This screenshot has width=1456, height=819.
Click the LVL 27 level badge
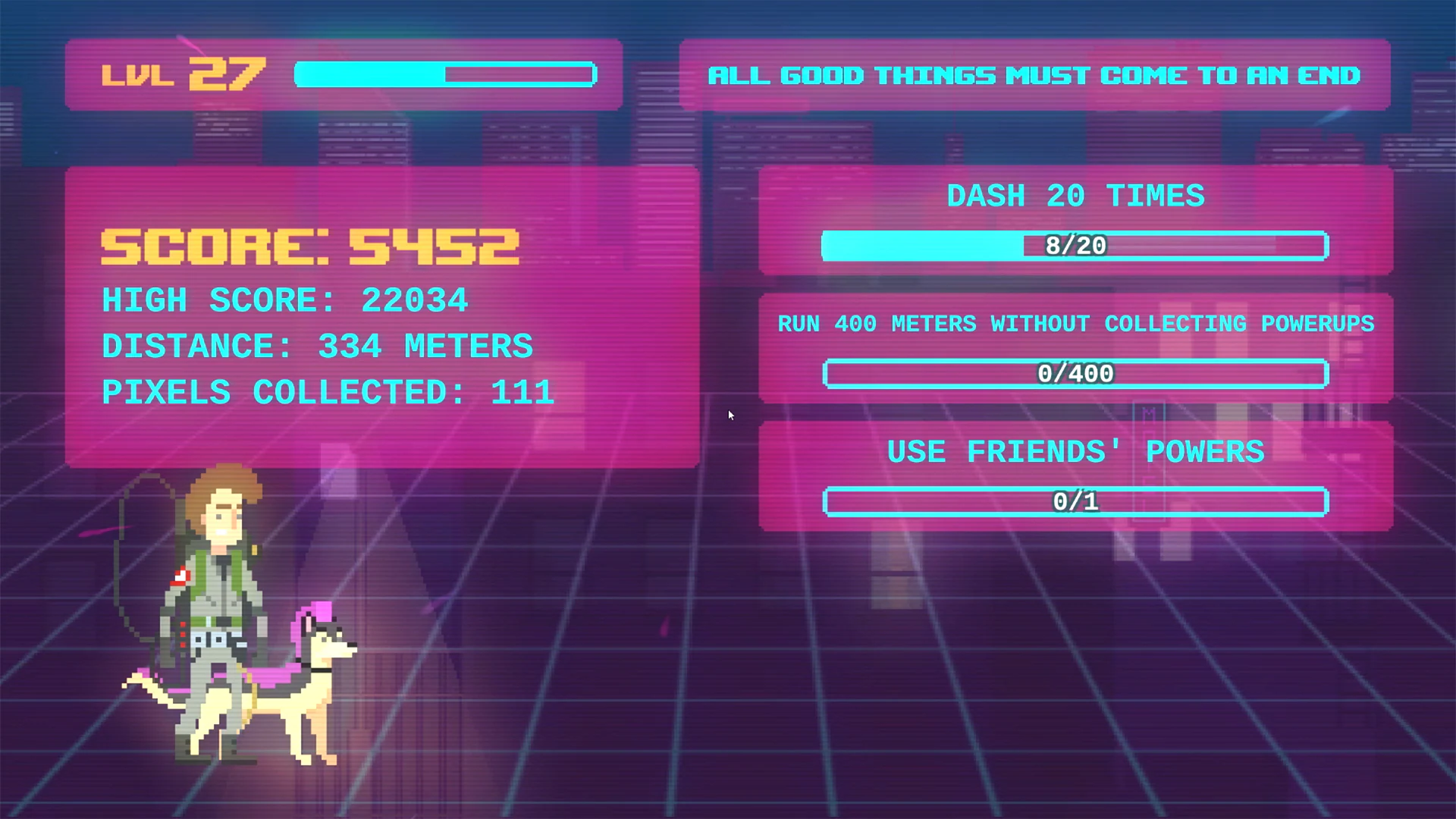[182, 74]
